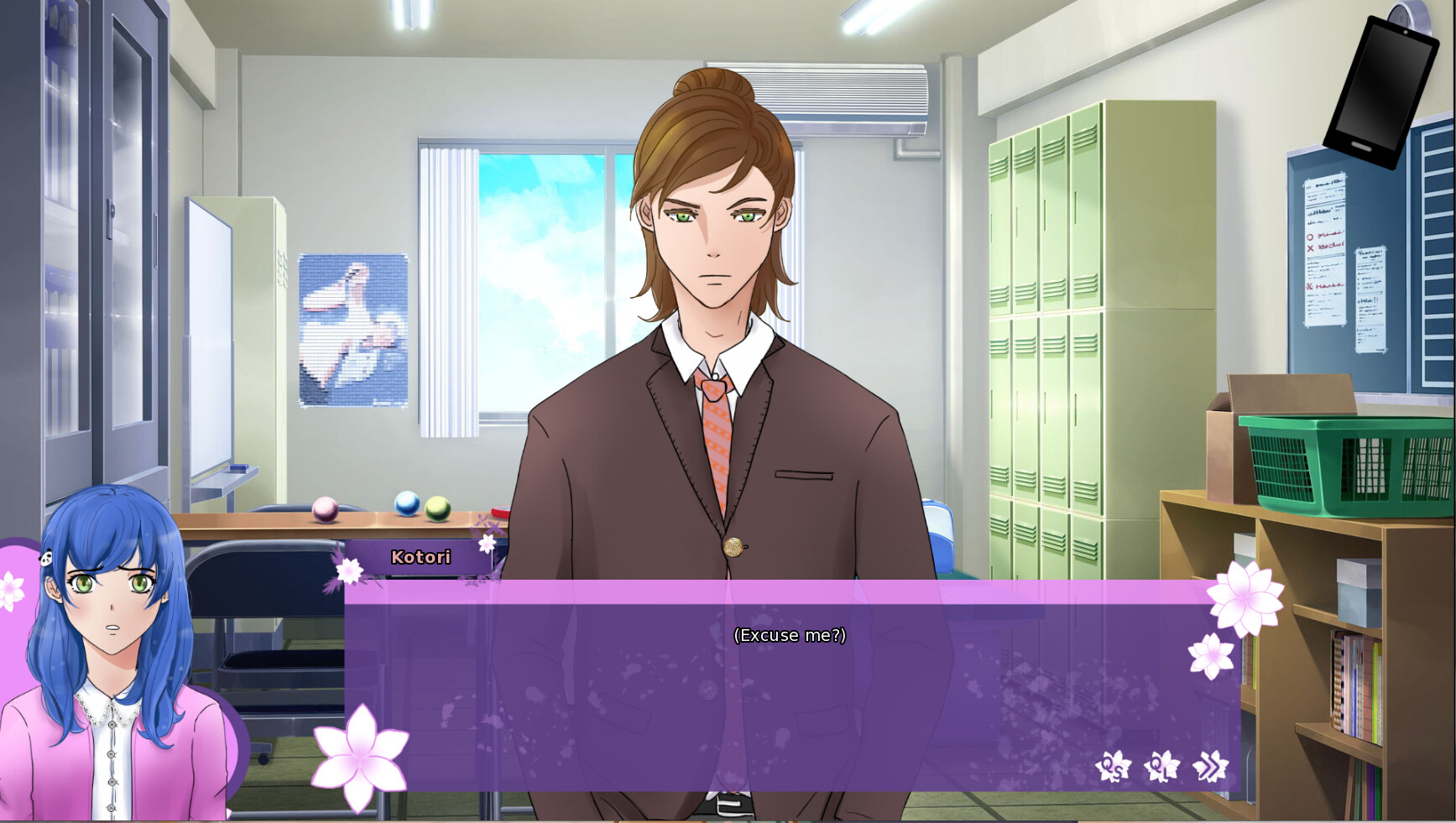Quick load using the QL flower icon
Screen dimensions: 1456x823
pos(1164,766)
